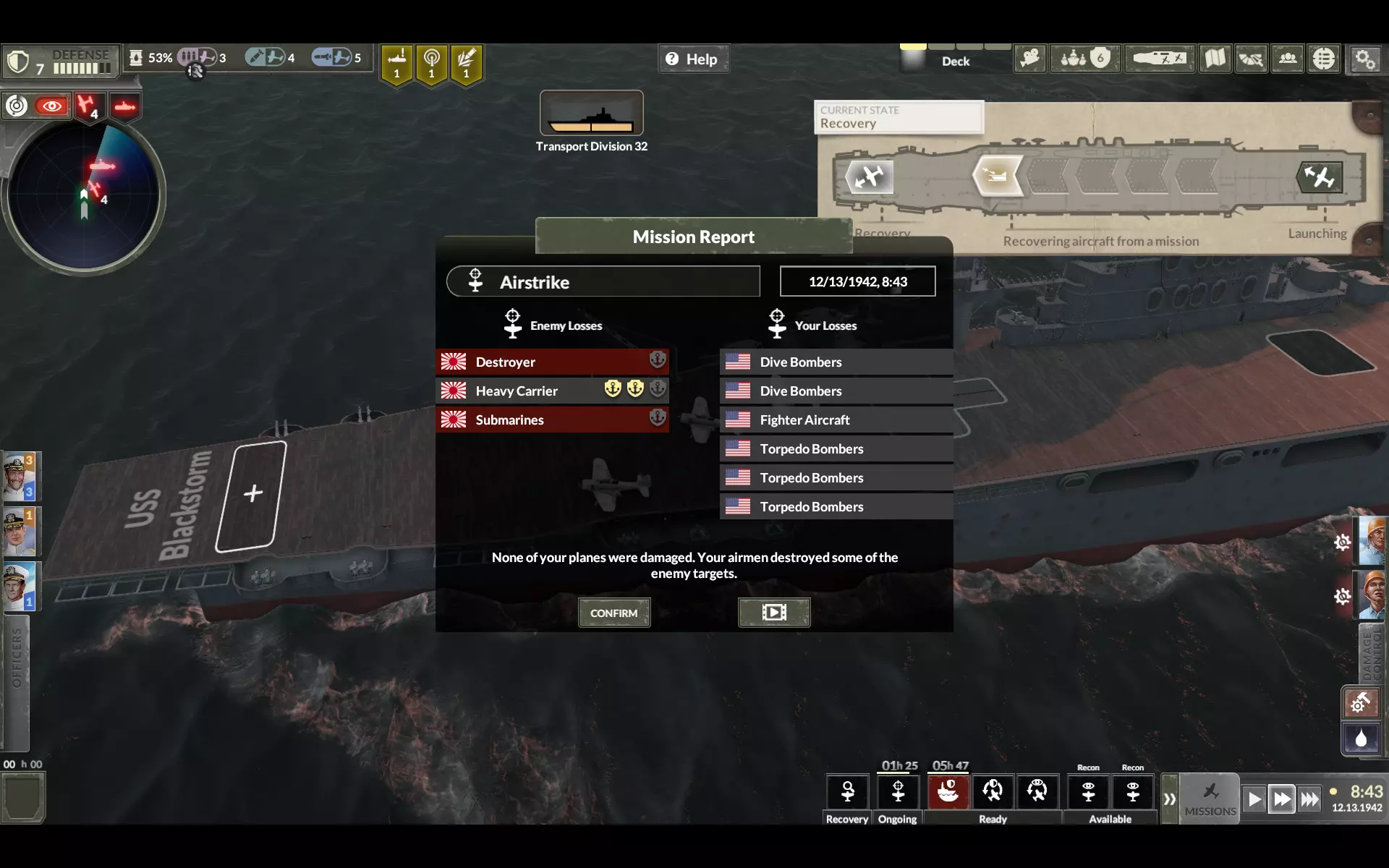Confirm the Airstrike mission report
1389x868 pixels.
point(613,613)
